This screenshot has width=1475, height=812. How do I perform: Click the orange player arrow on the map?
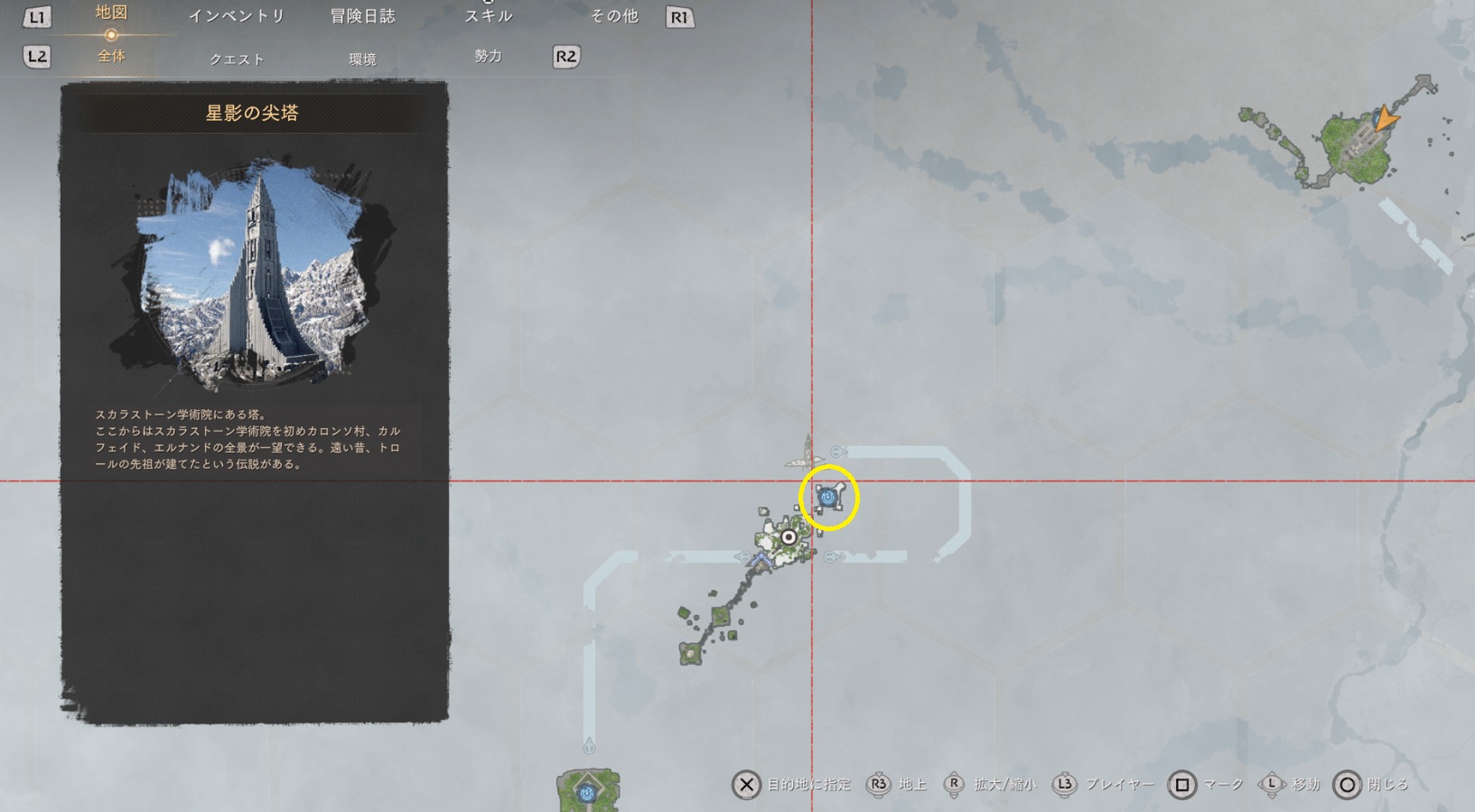point(1383,118)
